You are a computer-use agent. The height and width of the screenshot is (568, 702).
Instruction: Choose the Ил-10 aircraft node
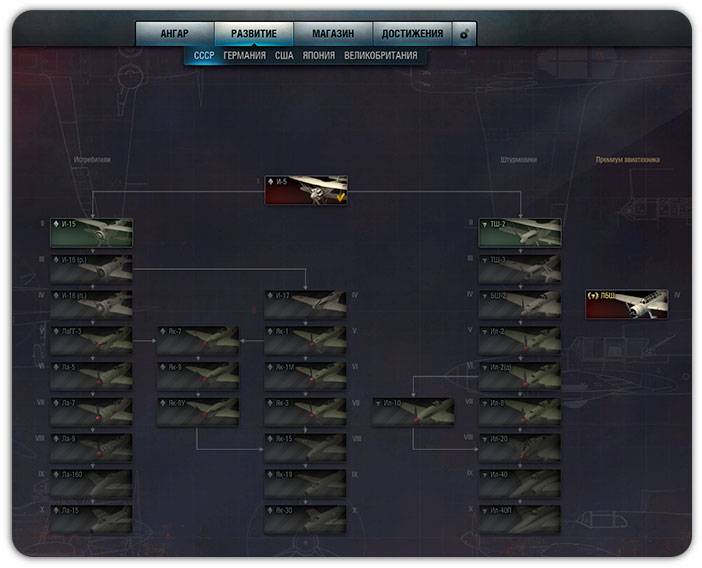(412, 412)
